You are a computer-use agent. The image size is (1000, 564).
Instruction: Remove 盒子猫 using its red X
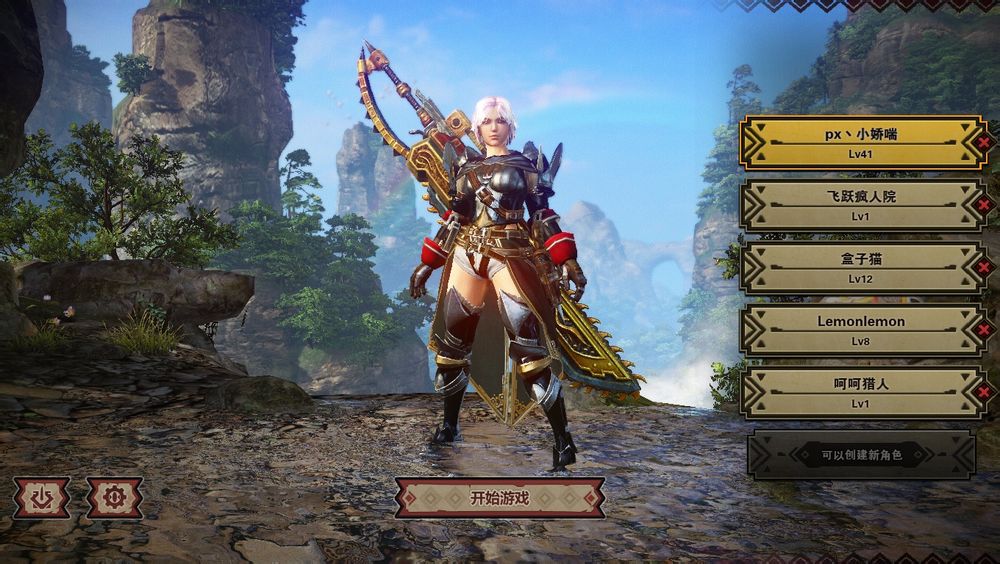[984, 267]
